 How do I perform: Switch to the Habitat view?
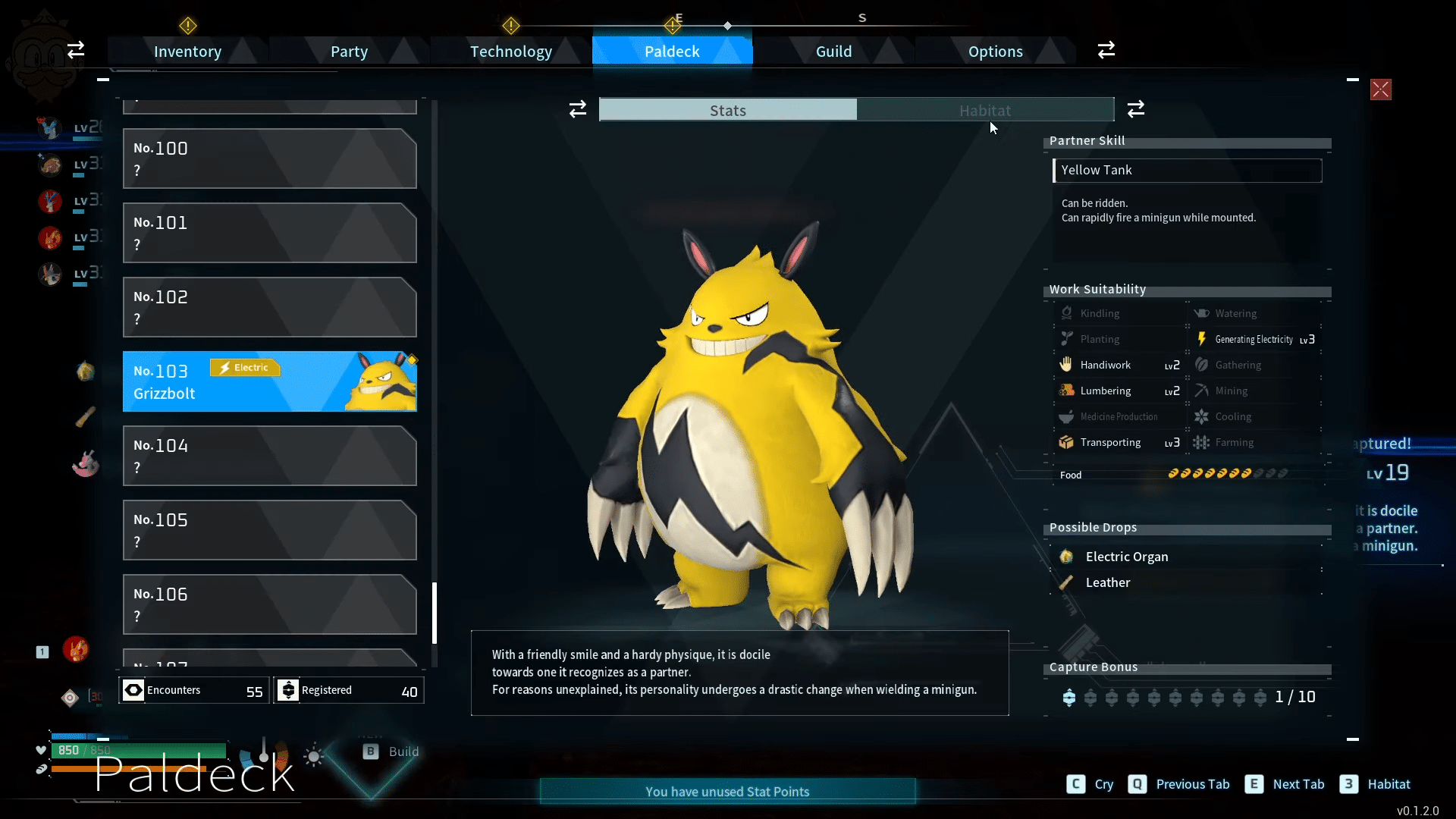(x=984, y=110)
